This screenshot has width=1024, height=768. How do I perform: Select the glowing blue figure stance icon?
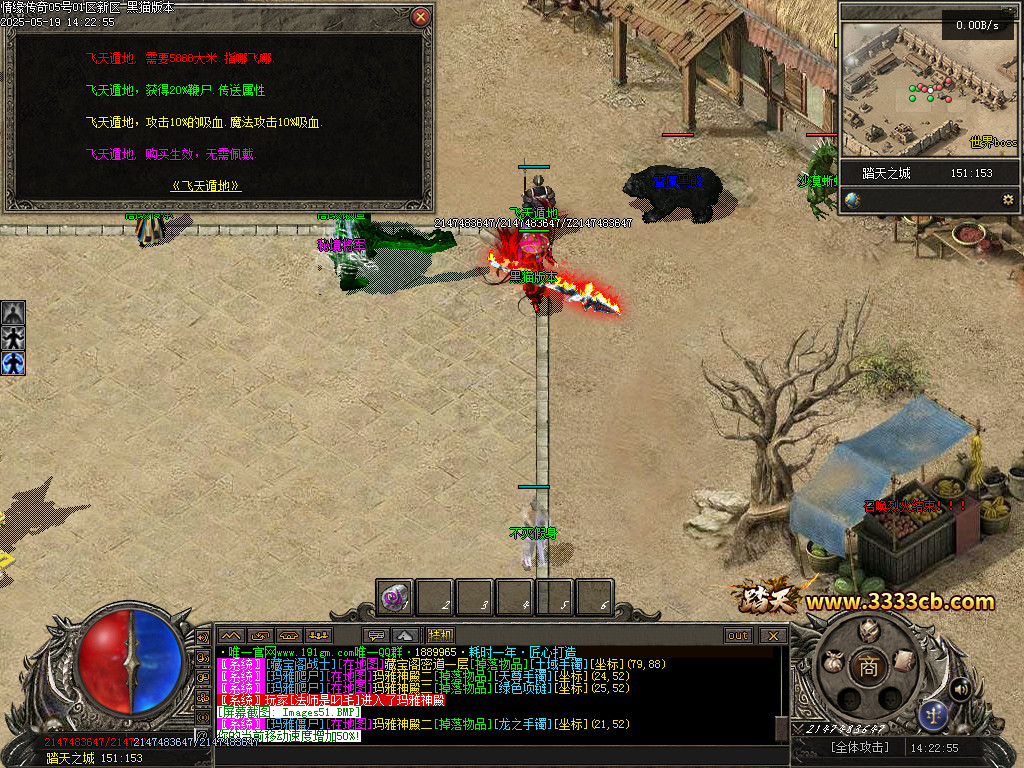click(x=13, y=362)
